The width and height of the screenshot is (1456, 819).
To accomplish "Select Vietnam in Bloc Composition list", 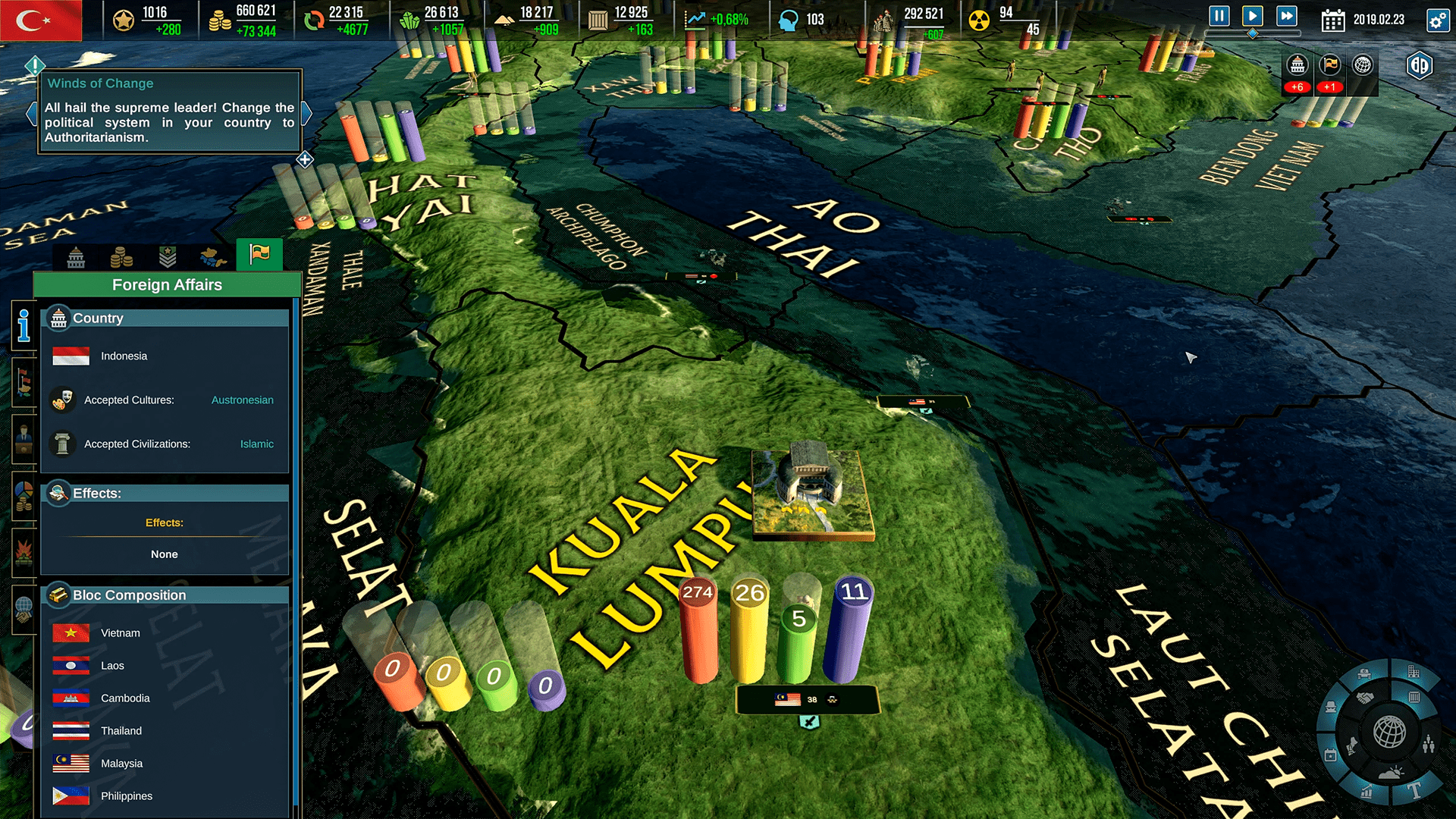I will (x=120, y=632).
